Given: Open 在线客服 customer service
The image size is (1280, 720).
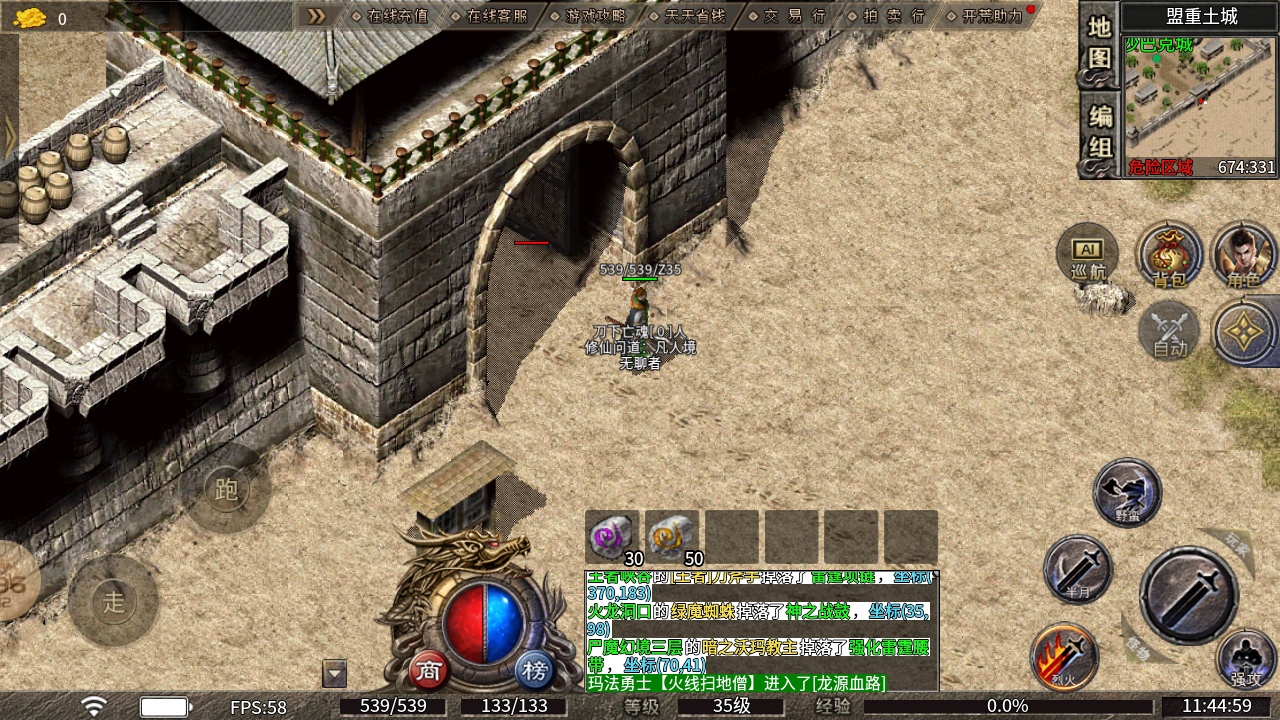Looking at the screenshot, I should click(x=490, y=16).
